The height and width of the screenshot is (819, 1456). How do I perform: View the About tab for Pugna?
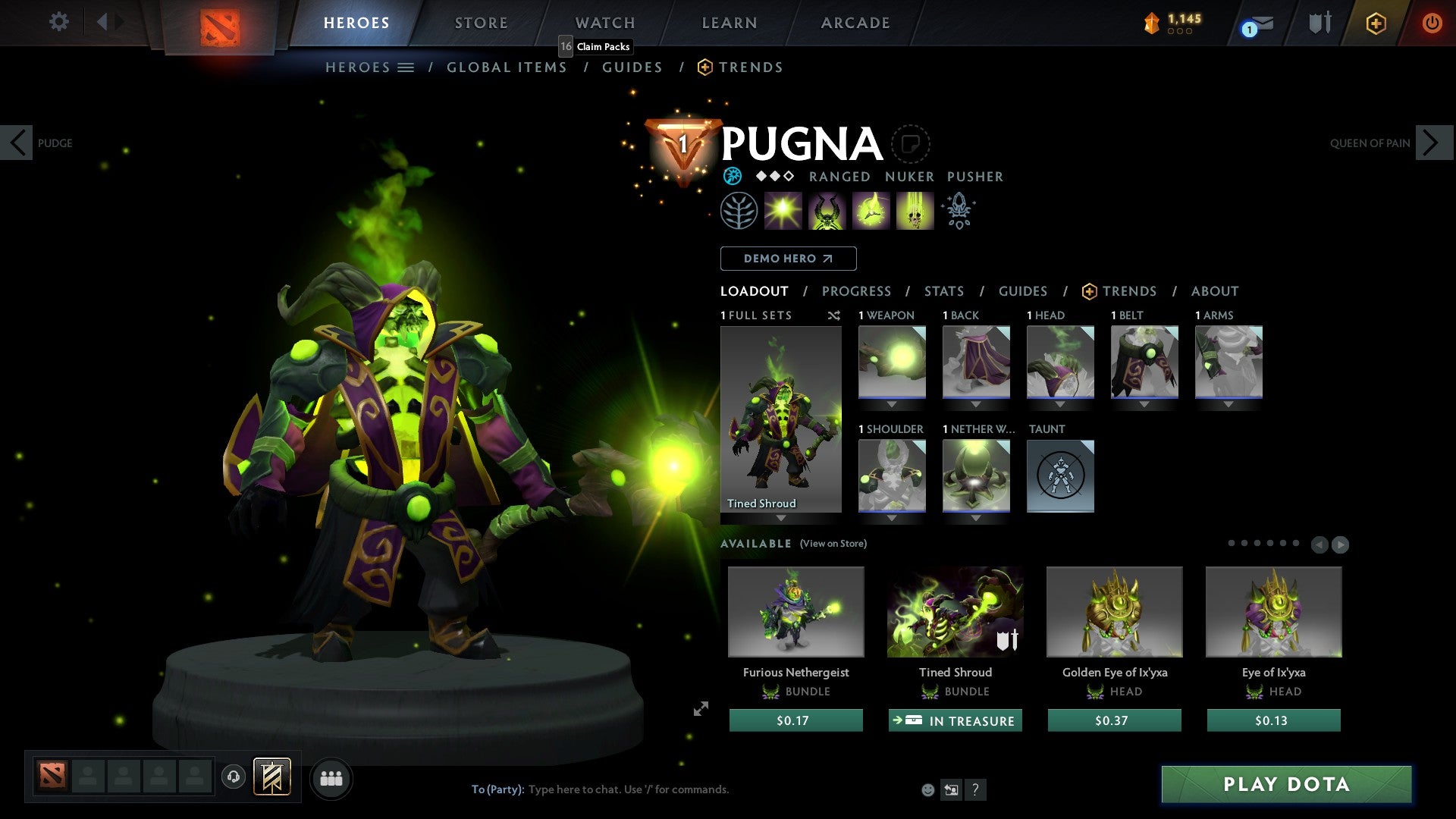1214,291
